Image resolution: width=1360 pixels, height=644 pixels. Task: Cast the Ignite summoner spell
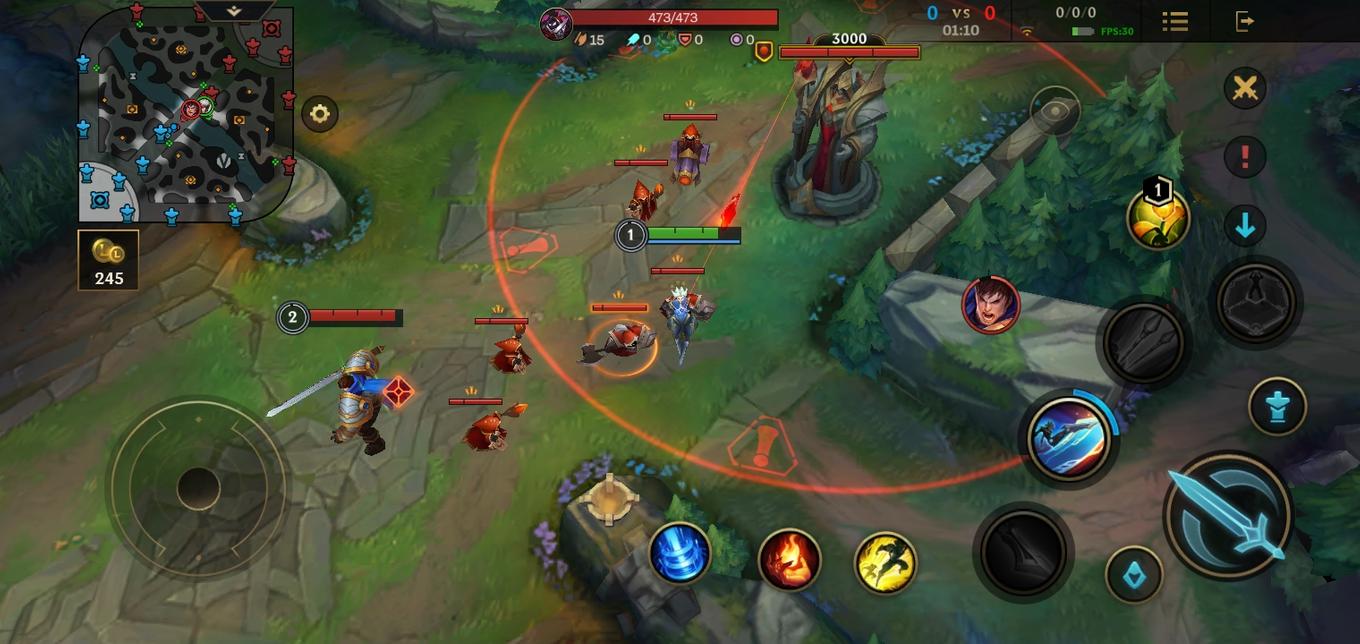[789, 560]
